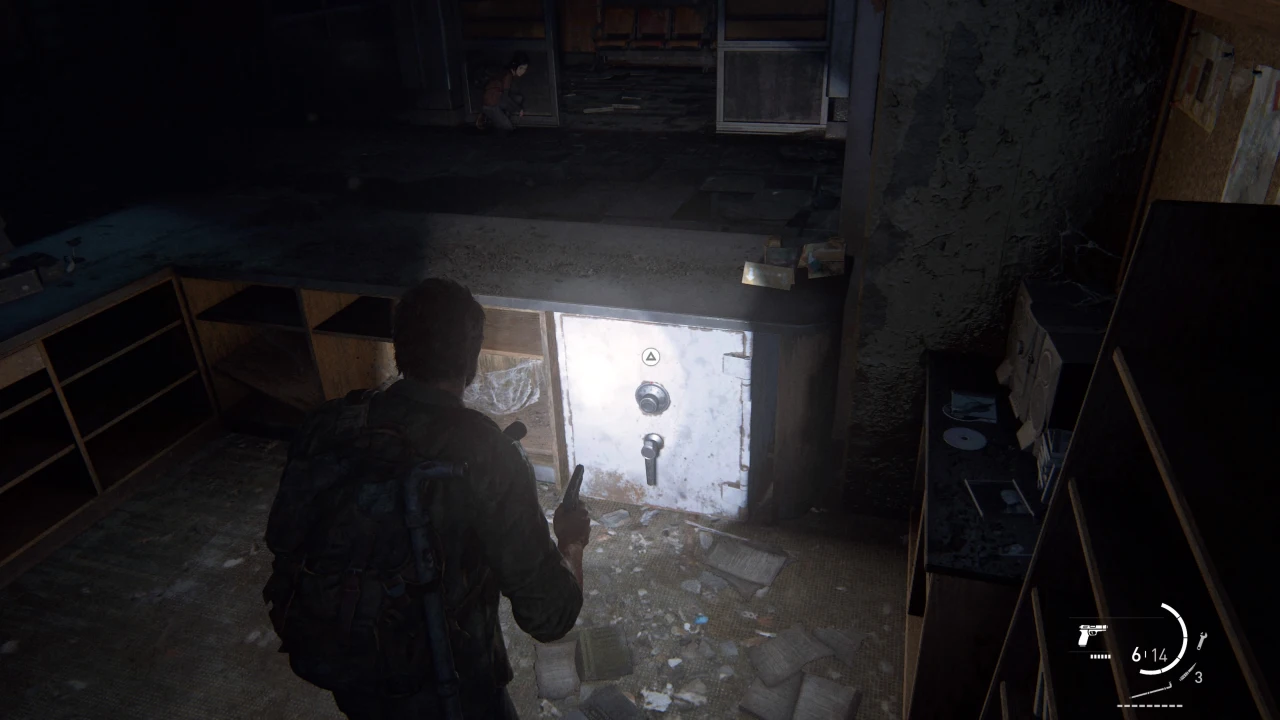Click the CD disc on the right counter
1280x720 pixels.
tap(963, 438)
